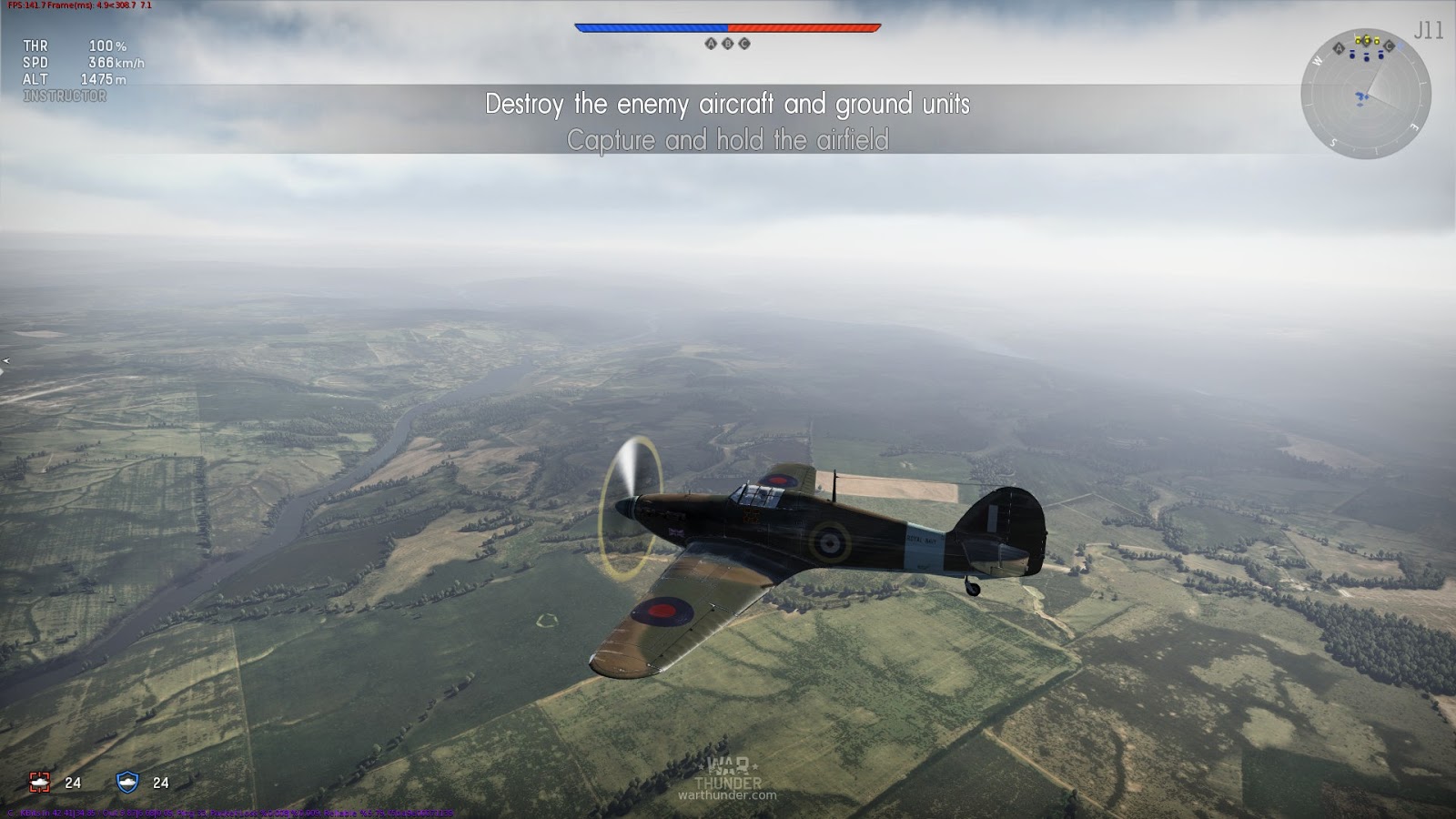
Task: Click the blue shield allied ground units icon
Action: coord(127,782)
